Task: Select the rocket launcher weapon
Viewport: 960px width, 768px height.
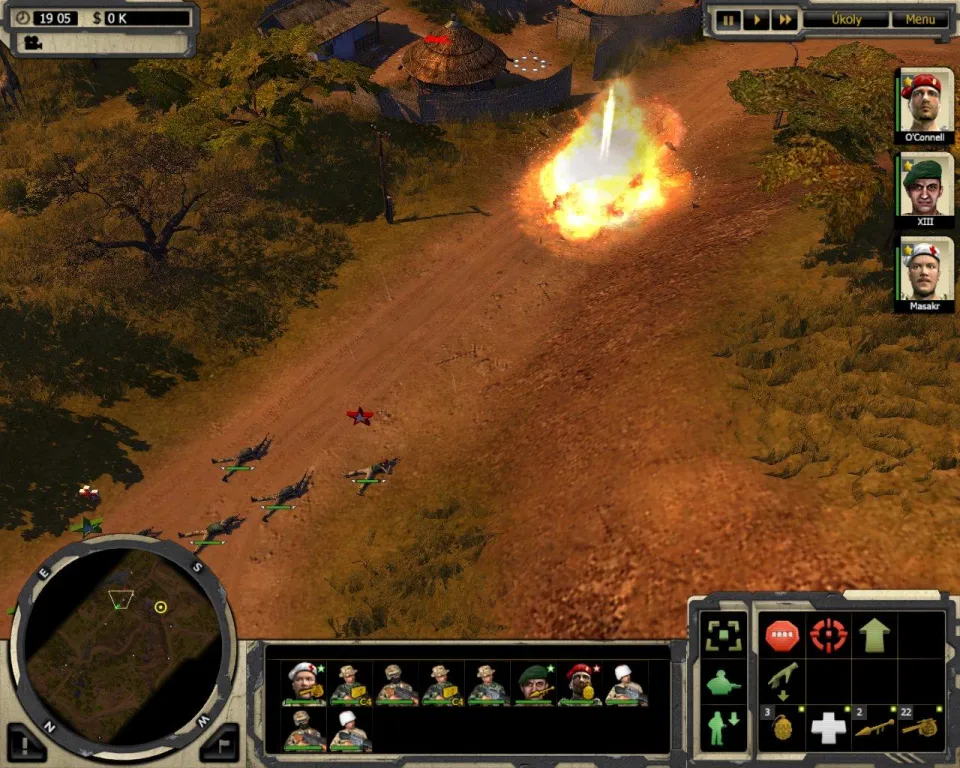Action: (x=874, y=728)
